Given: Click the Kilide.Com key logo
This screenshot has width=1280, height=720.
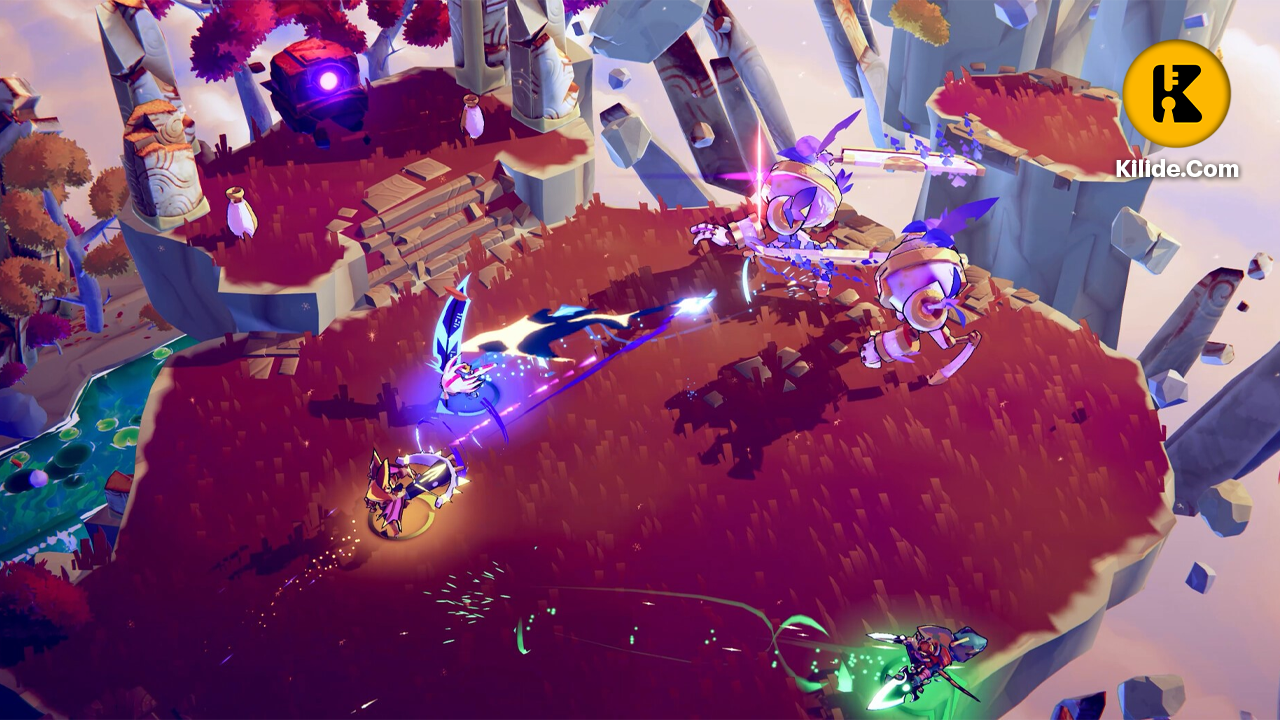Looking at the screenshot, I should pyautogui.click(x=1176, y=93).
